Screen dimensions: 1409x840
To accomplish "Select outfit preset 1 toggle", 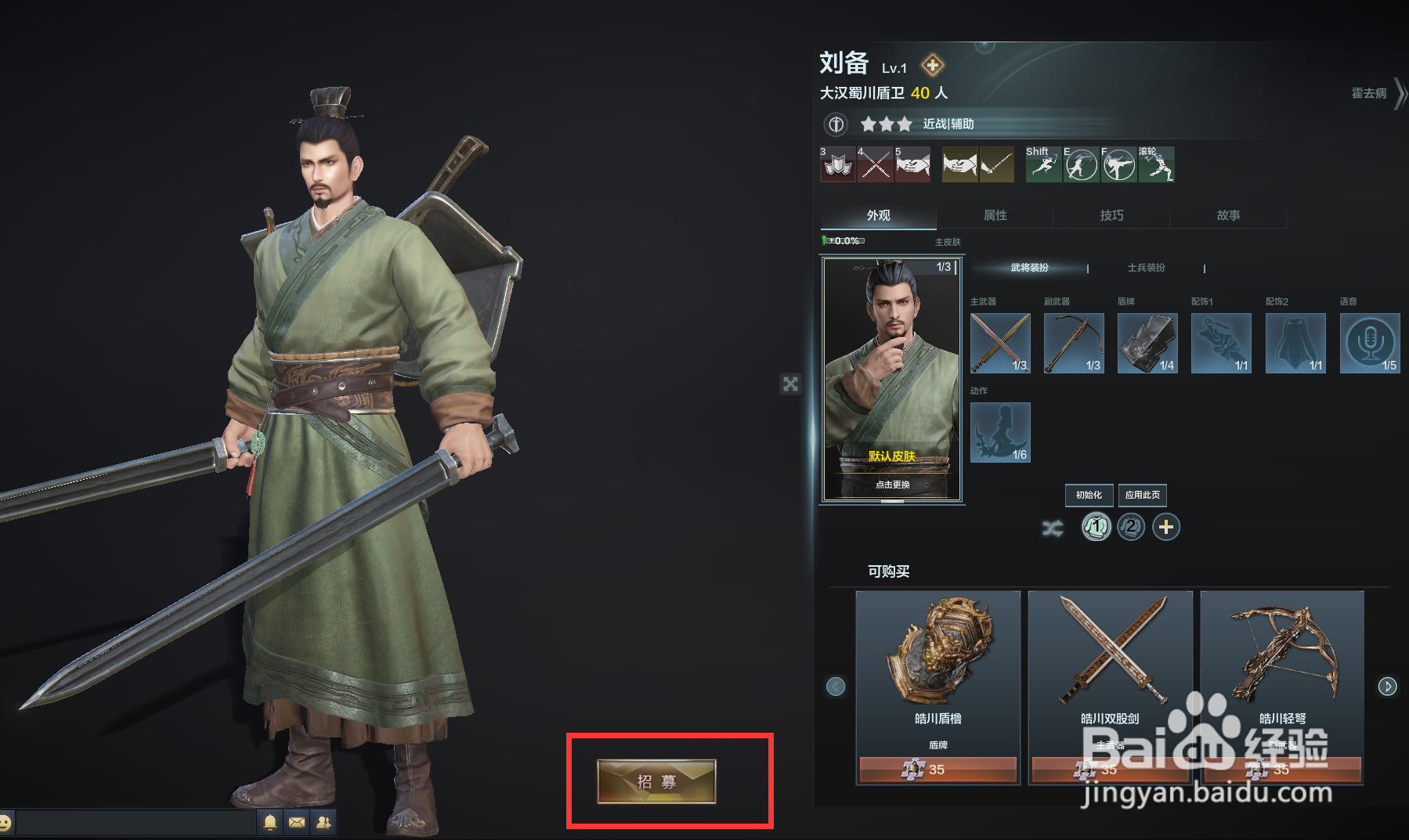I will pos(1096,527).
